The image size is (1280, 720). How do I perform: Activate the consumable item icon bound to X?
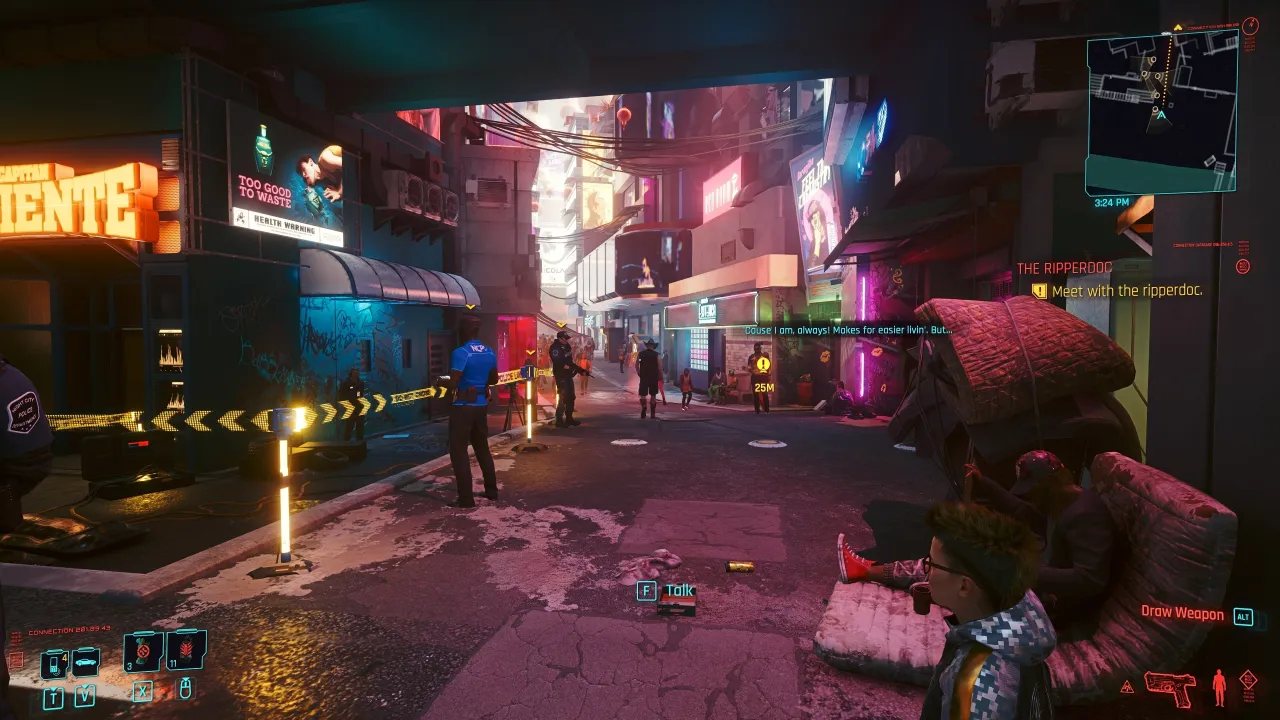[x=143, y=652]
